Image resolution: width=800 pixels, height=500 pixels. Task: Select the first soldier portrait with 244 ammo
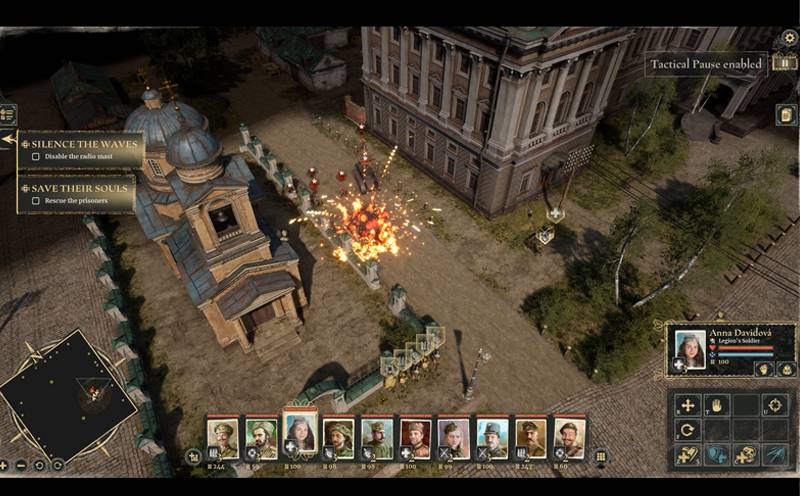click(x=222, y=437)
